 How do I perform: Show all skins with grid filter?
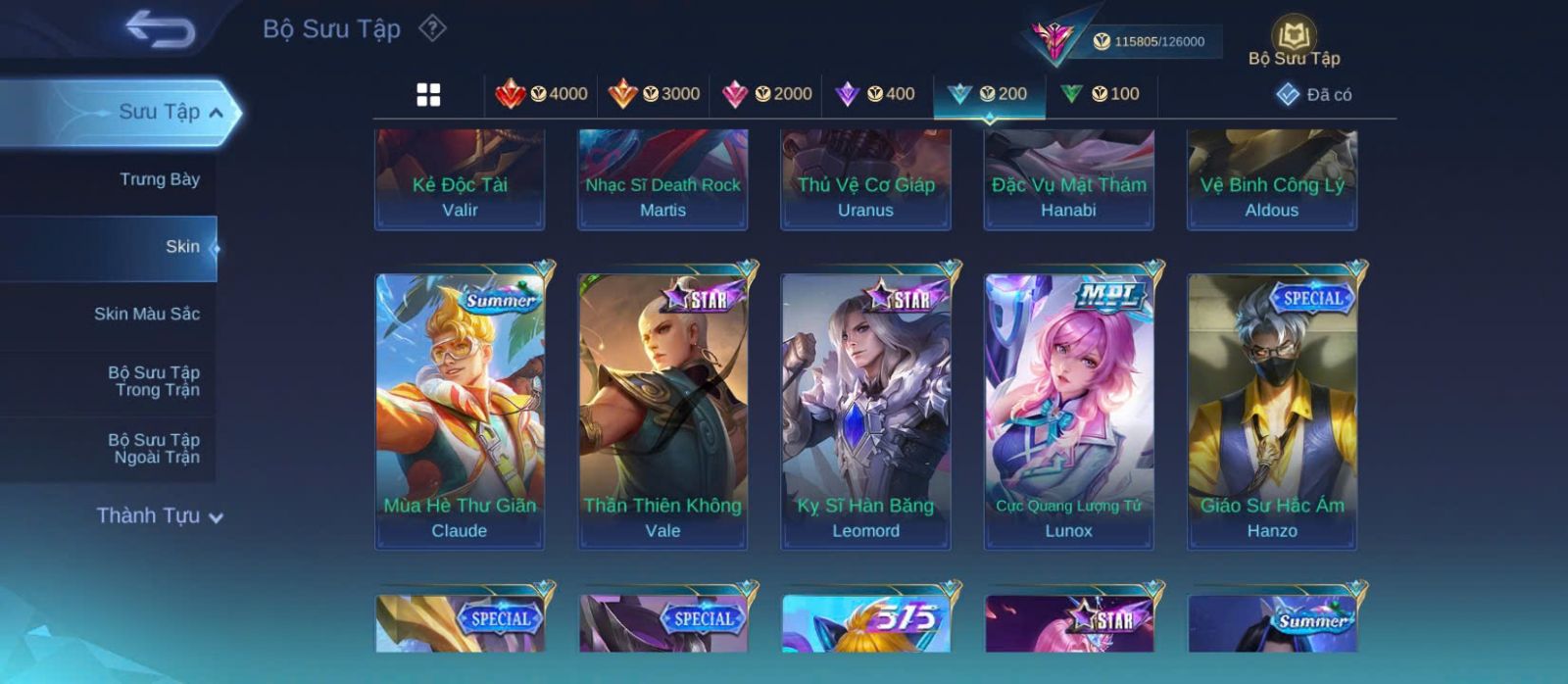click(428, 95)
